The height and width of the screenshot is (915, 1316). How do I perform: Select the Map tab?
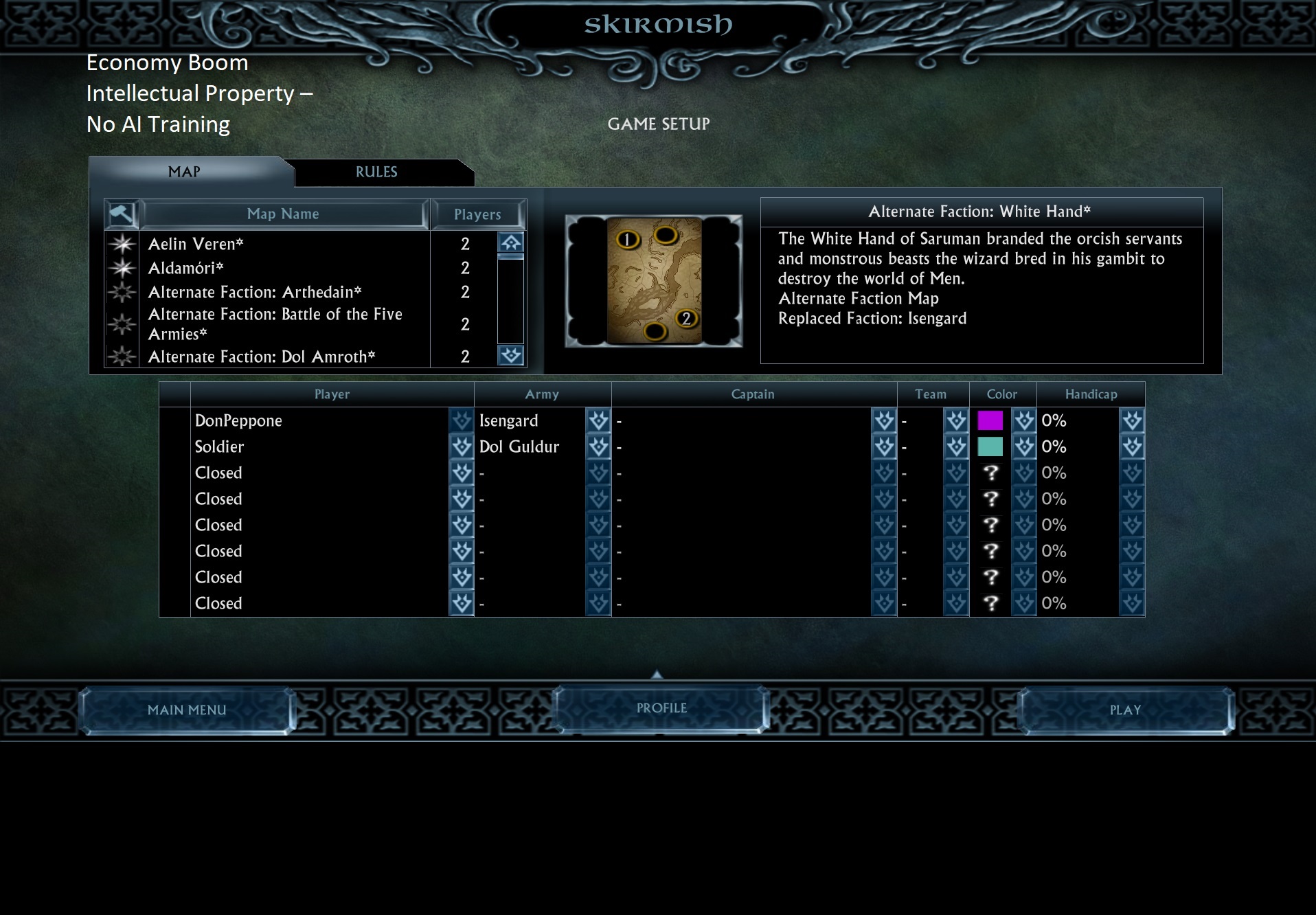click(x=184, y=172)
